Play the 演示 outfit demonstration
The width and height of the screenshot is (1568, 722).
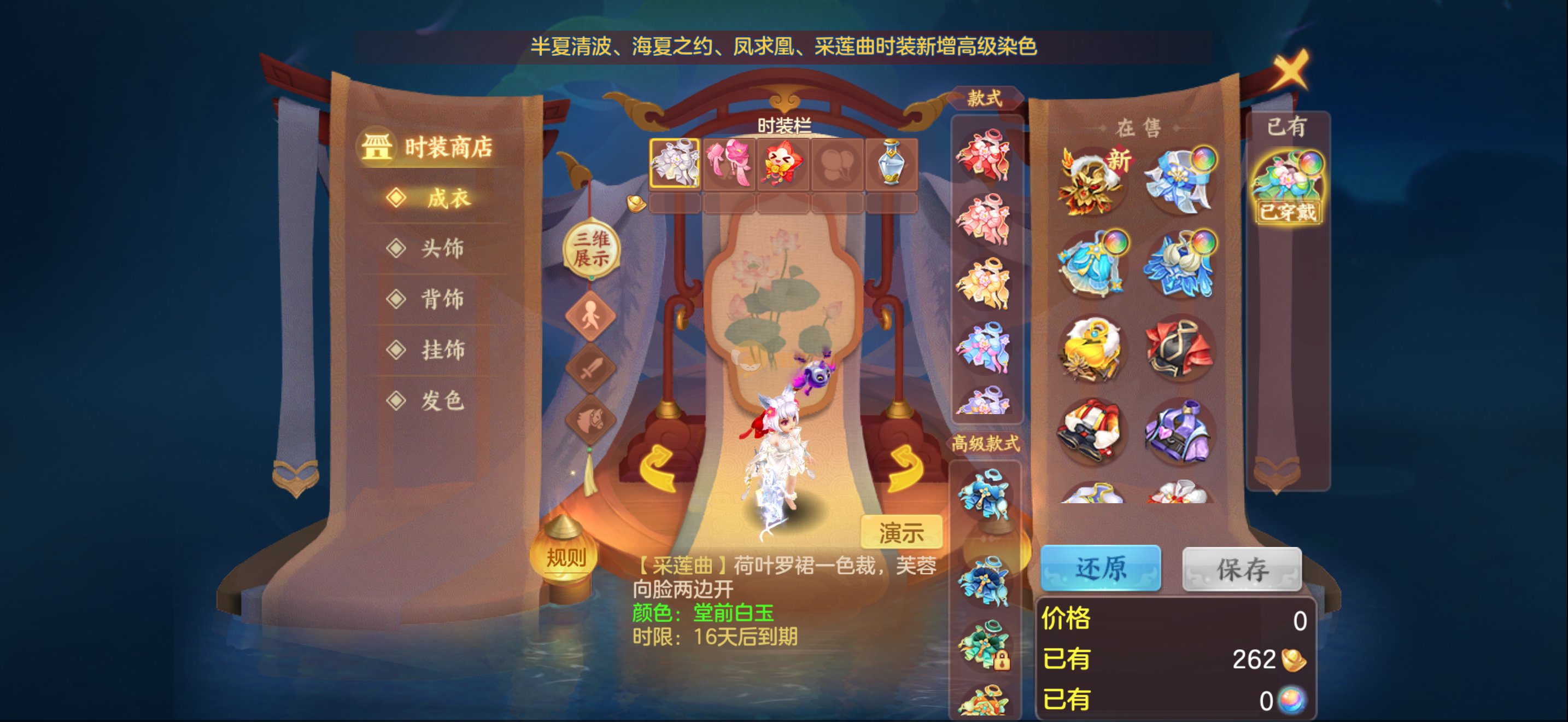[x=901, y=532]
